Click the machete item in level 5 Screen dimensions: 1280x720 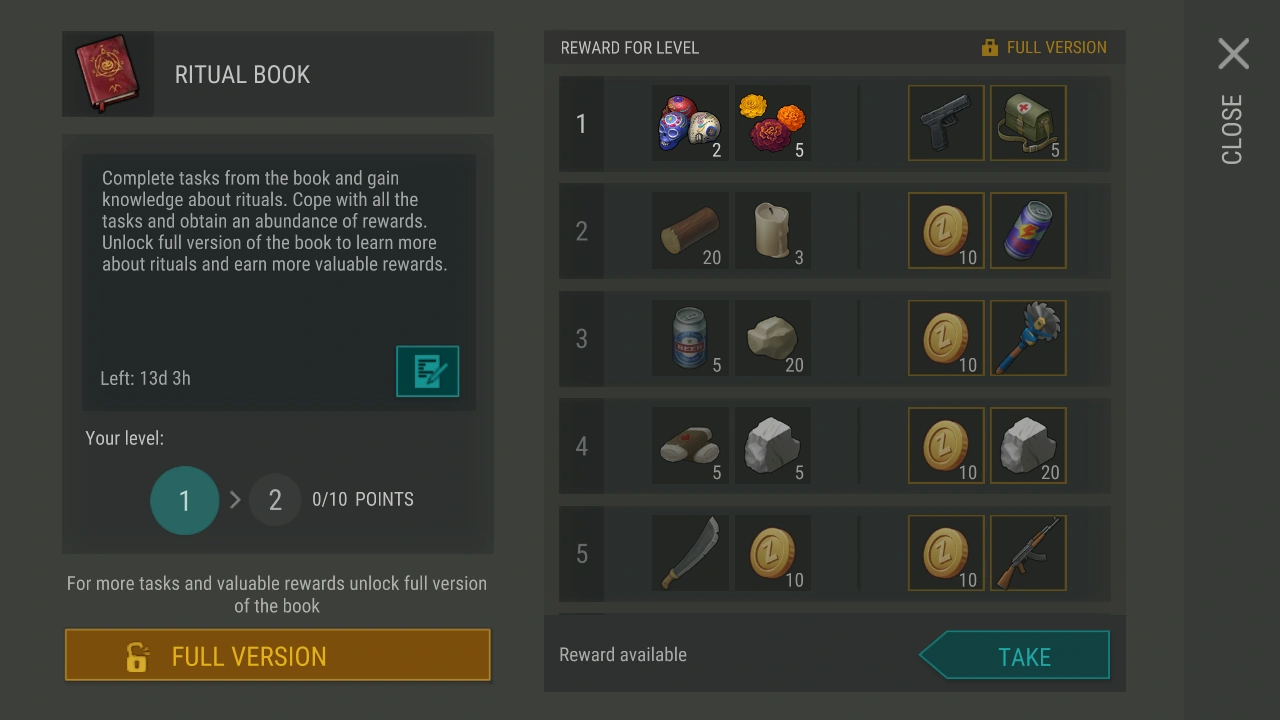[x=690, y=553]
